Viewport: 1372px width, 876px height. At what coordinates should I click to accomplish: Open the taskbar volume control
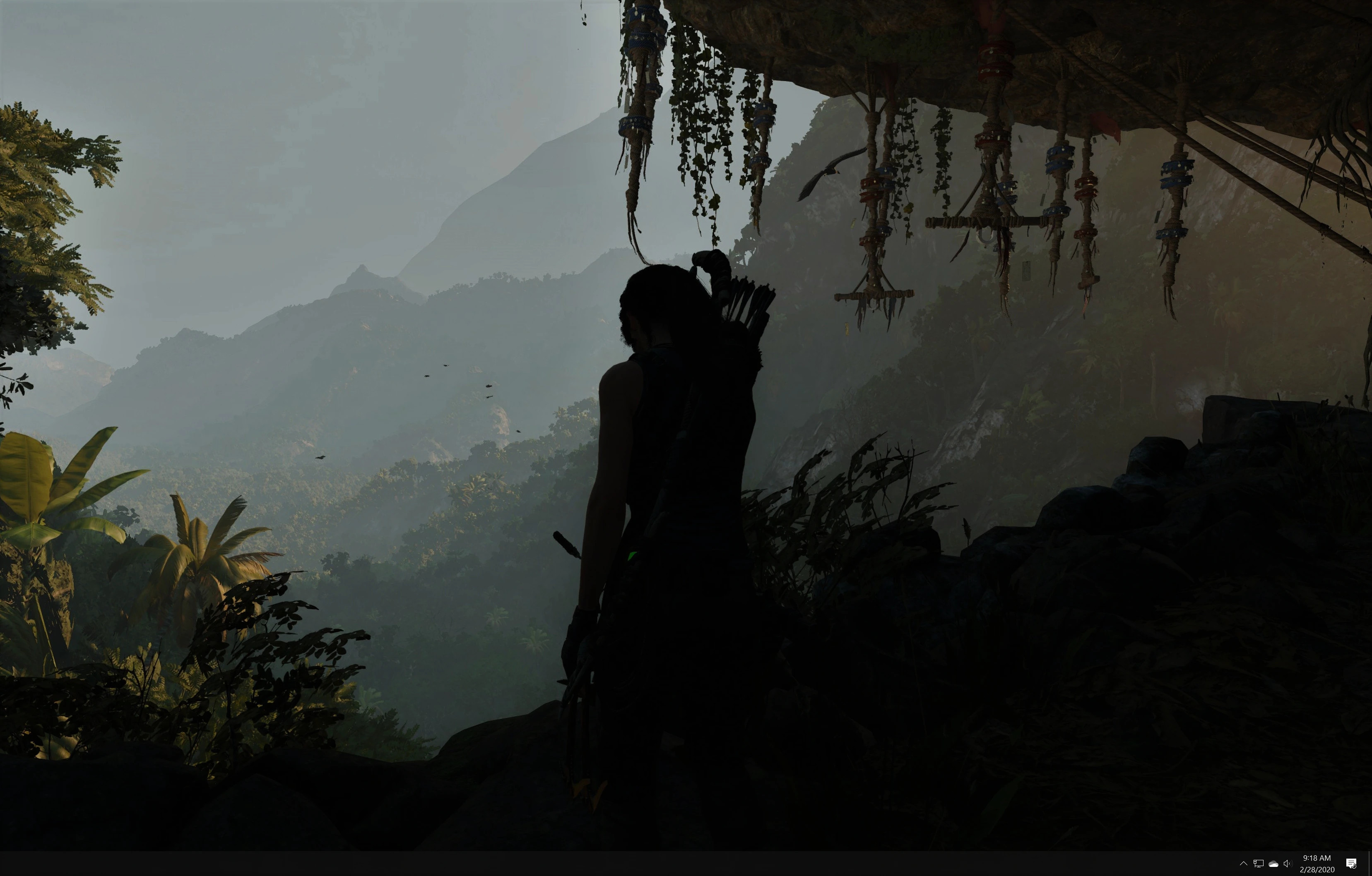pos(1287,864)
